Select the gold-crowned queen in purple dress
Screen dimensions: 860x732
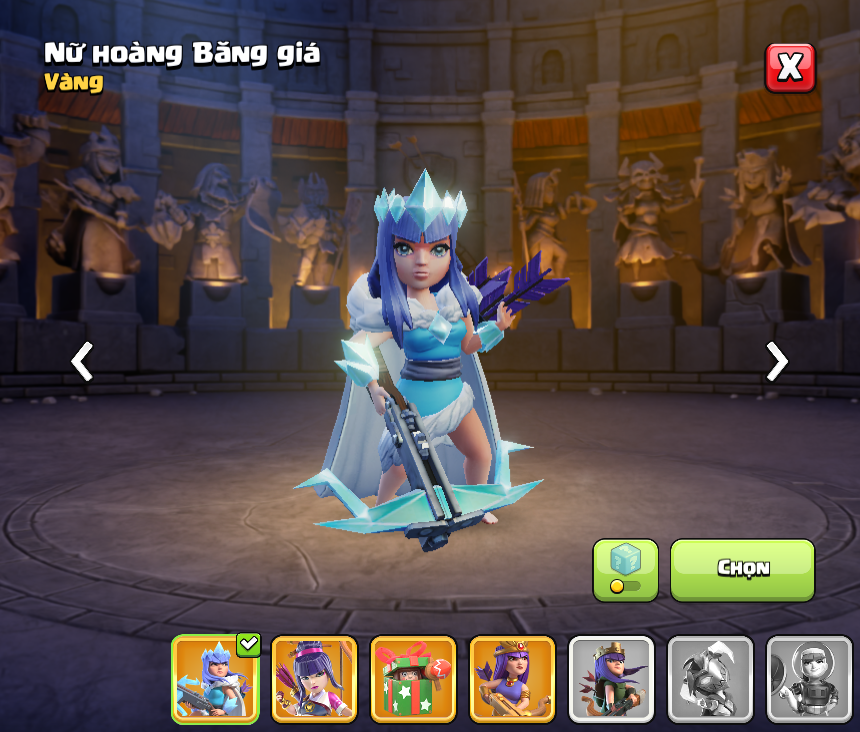[512, 679]
